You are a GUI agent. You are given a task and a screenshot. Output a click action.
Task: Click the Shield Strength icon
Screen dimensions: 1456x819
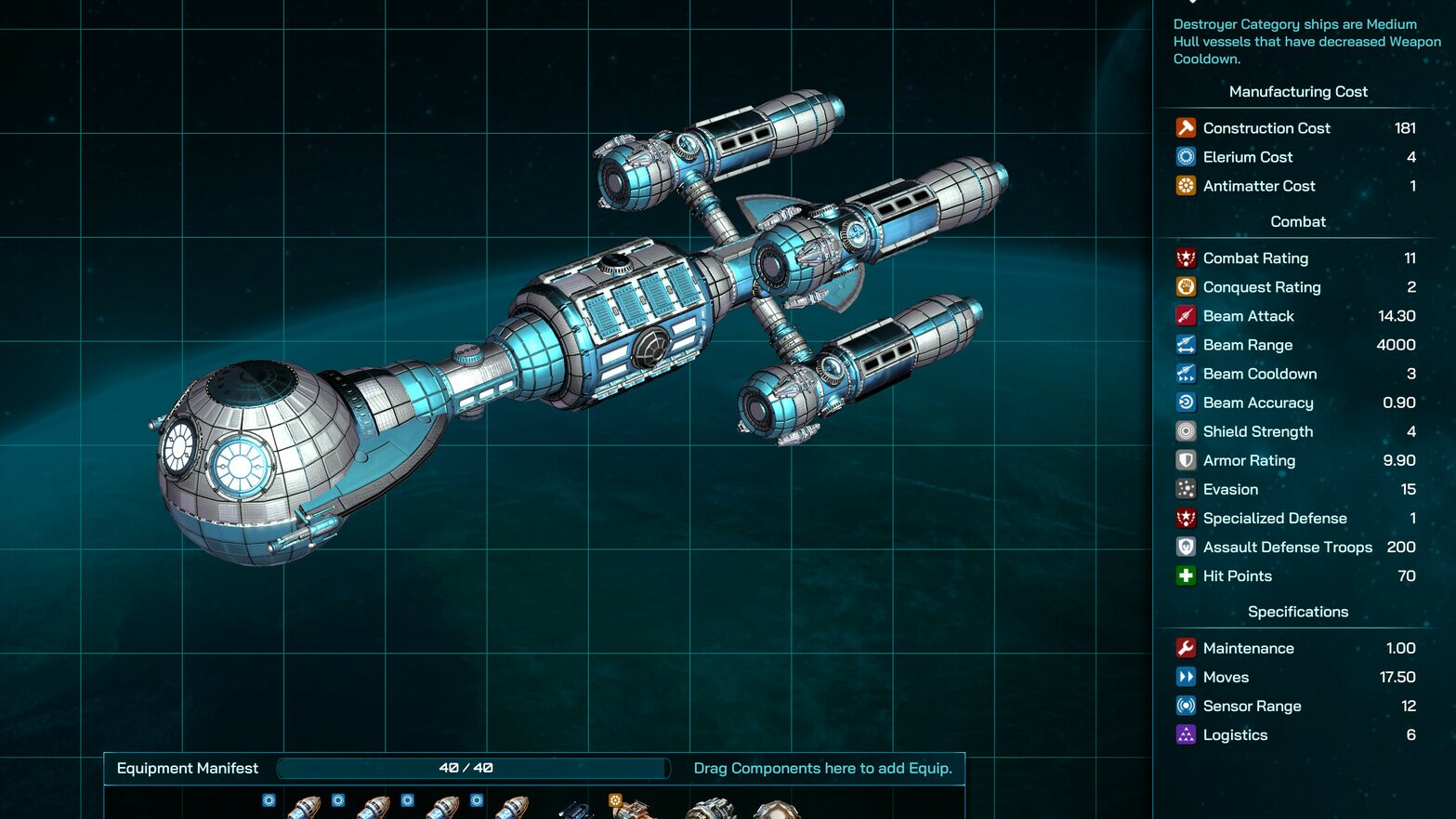tap(1186, 431)
